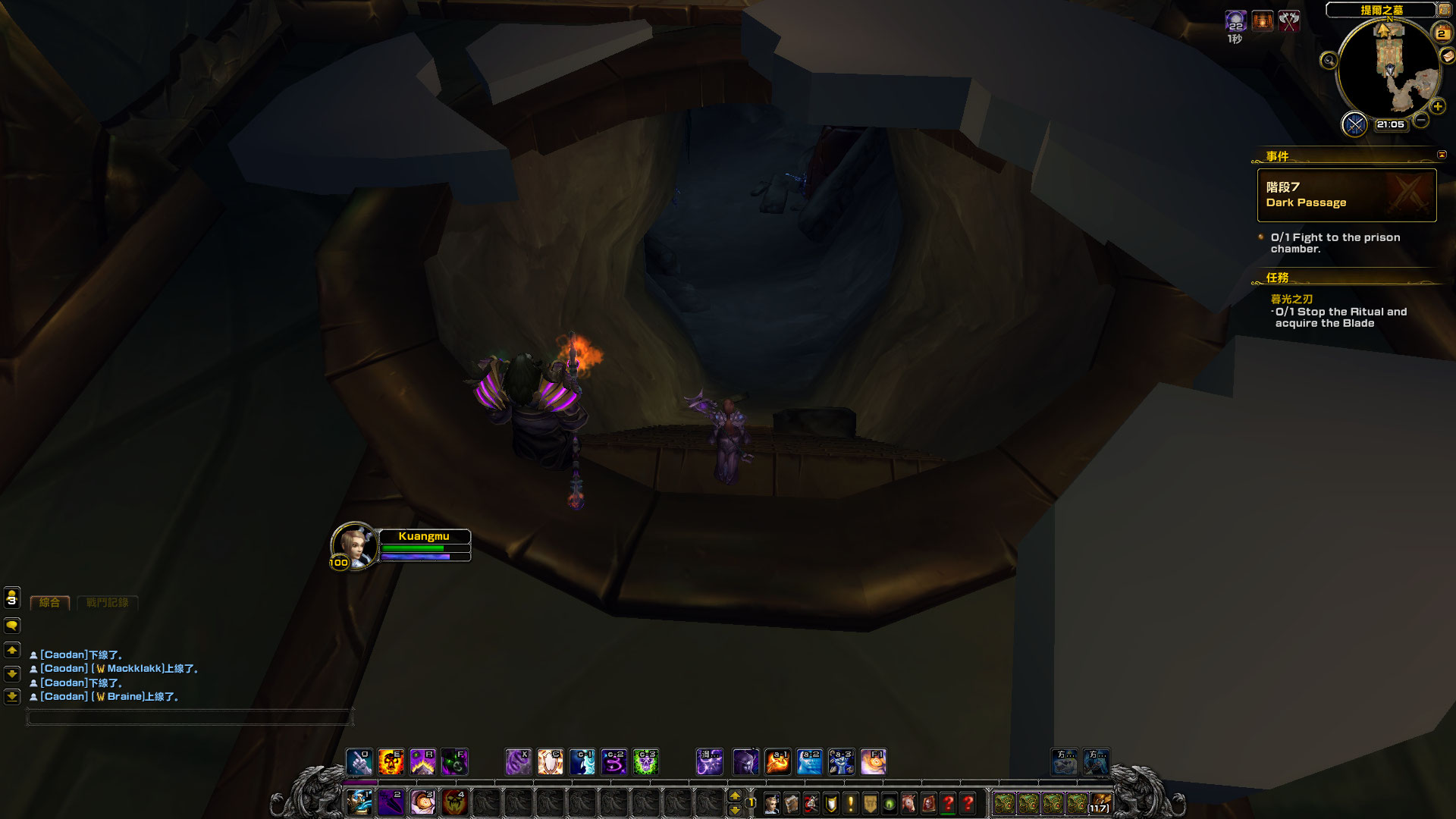
Task: Open the friends list button showing 3
Action: tap(12, 598)
